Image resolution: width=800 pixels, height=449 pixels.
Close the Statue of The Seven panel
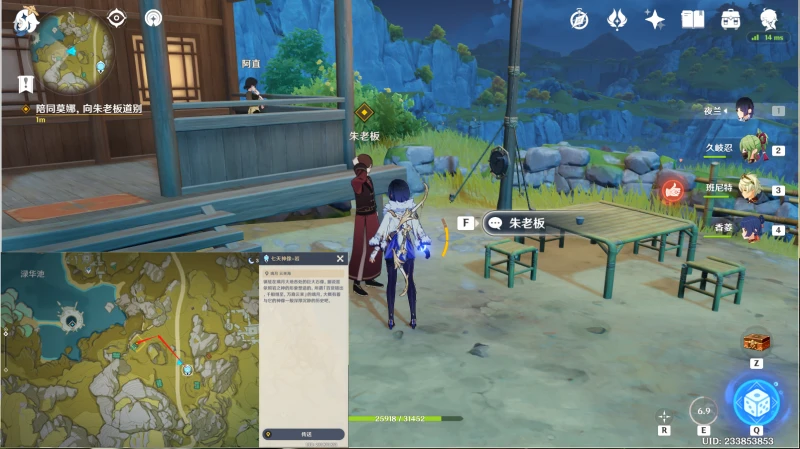340,258
